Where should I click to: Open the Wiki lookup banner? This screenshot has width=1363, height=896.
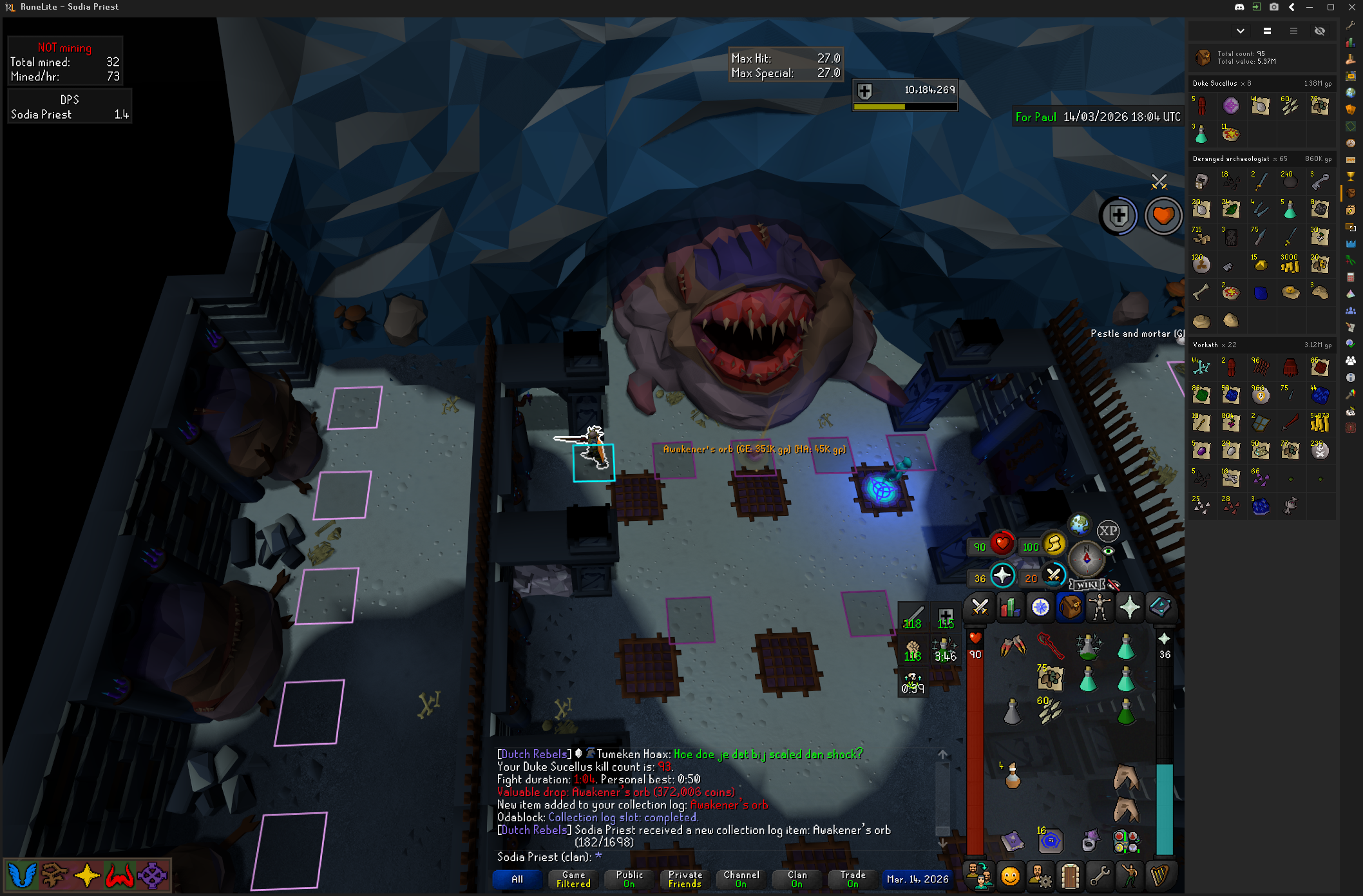1087,585
